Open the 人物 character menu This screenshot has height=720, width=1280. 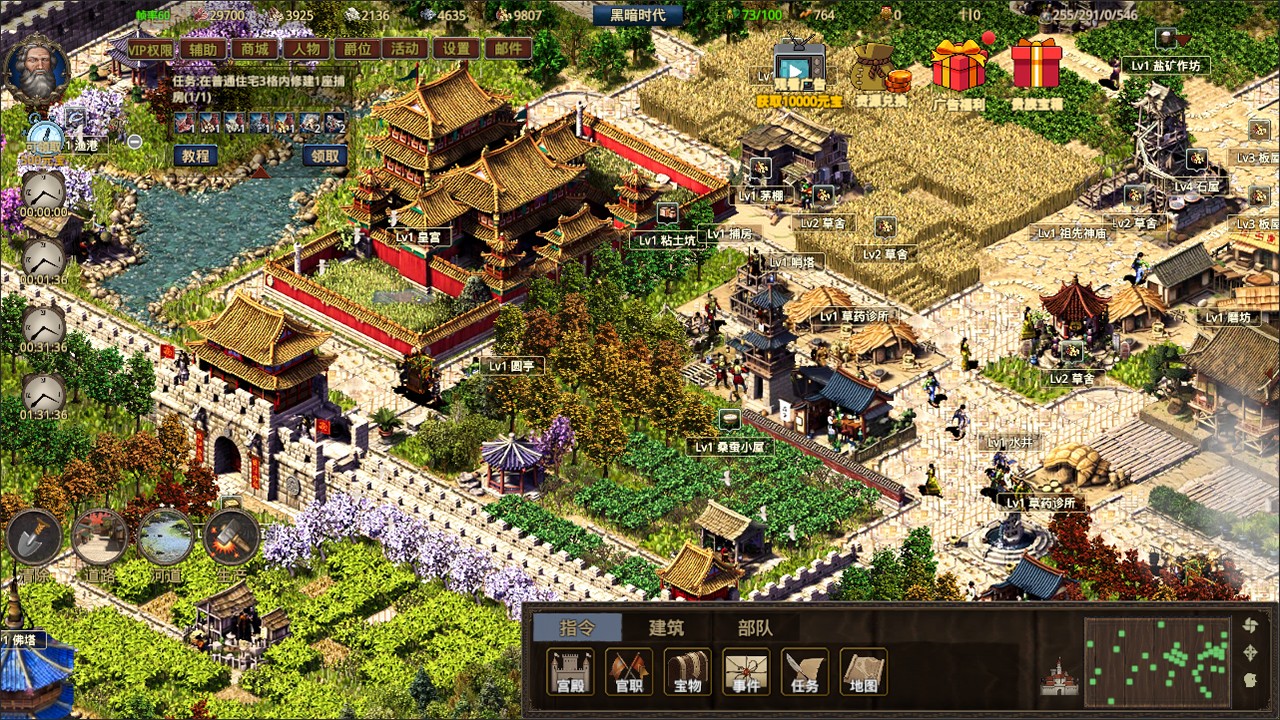coord(305,49)
